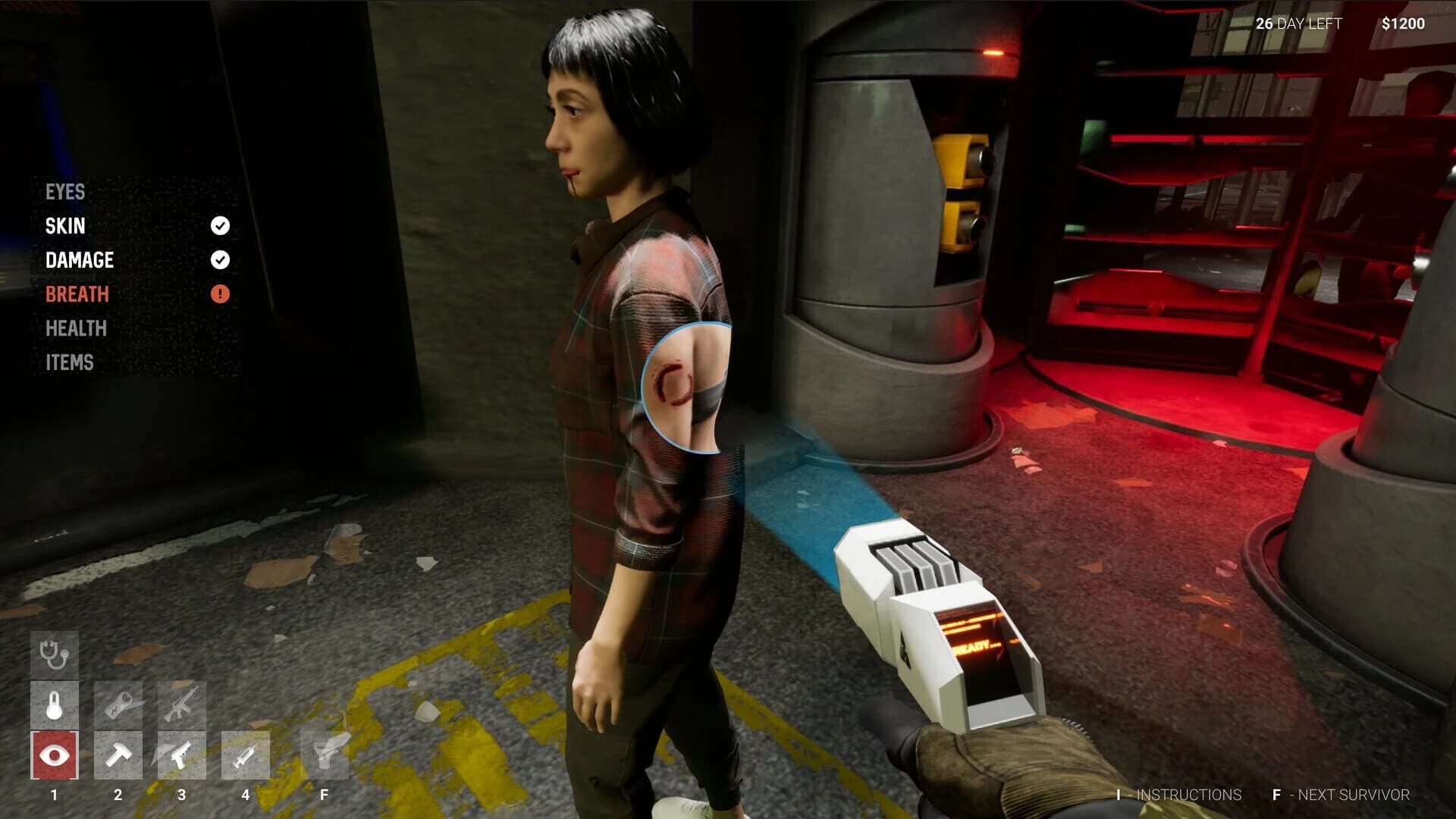Viewport: 1456px width, 819px height.
Task: Expand the ITEMS inspection section
Action: [70, 362]
